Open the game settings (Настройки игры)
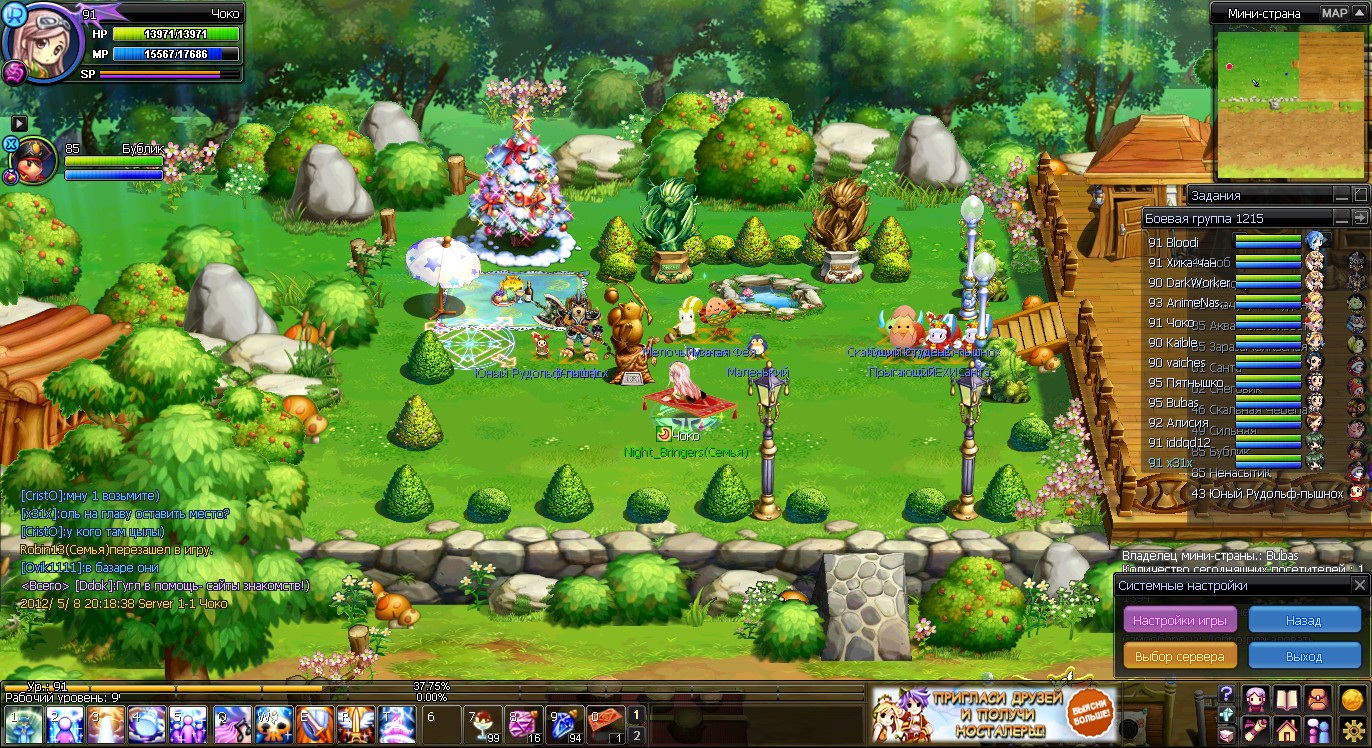 (x=1180, y=620)
